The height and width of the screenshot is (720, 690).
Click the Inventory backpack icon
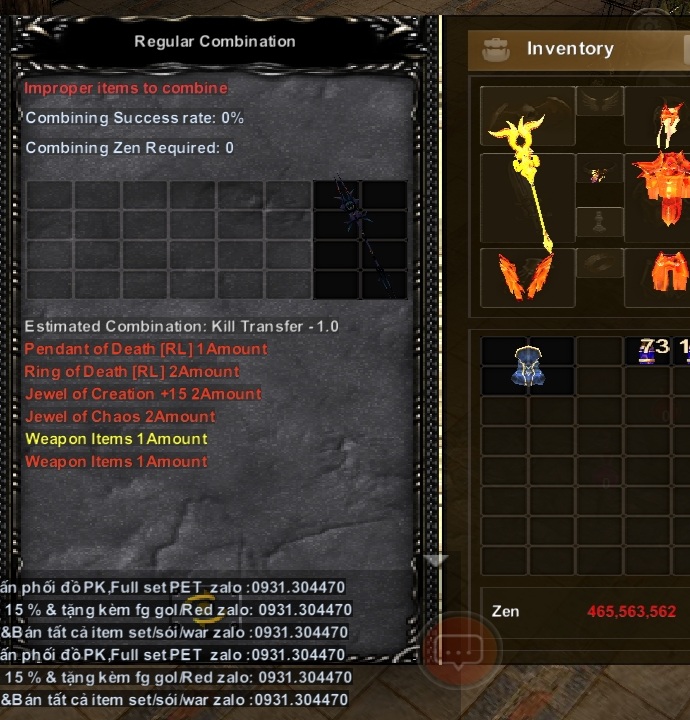pos(496,49)
